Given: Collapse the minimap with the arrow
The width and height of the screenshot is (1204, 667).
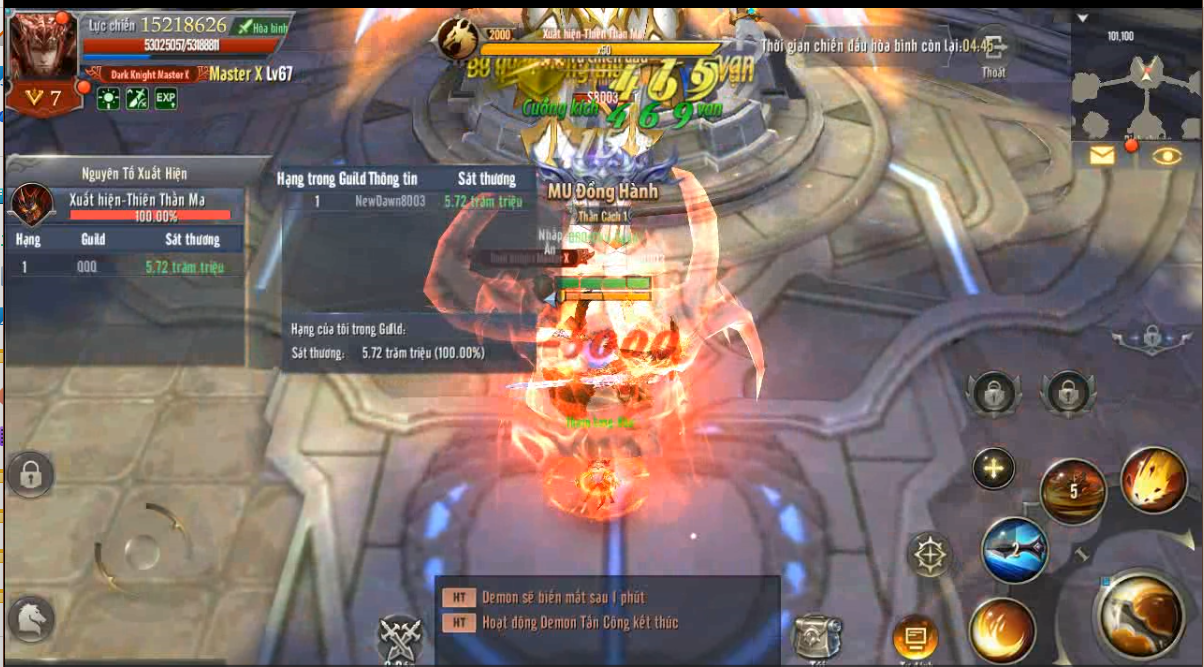Looking at the screenshot, I should [1084, 18].
